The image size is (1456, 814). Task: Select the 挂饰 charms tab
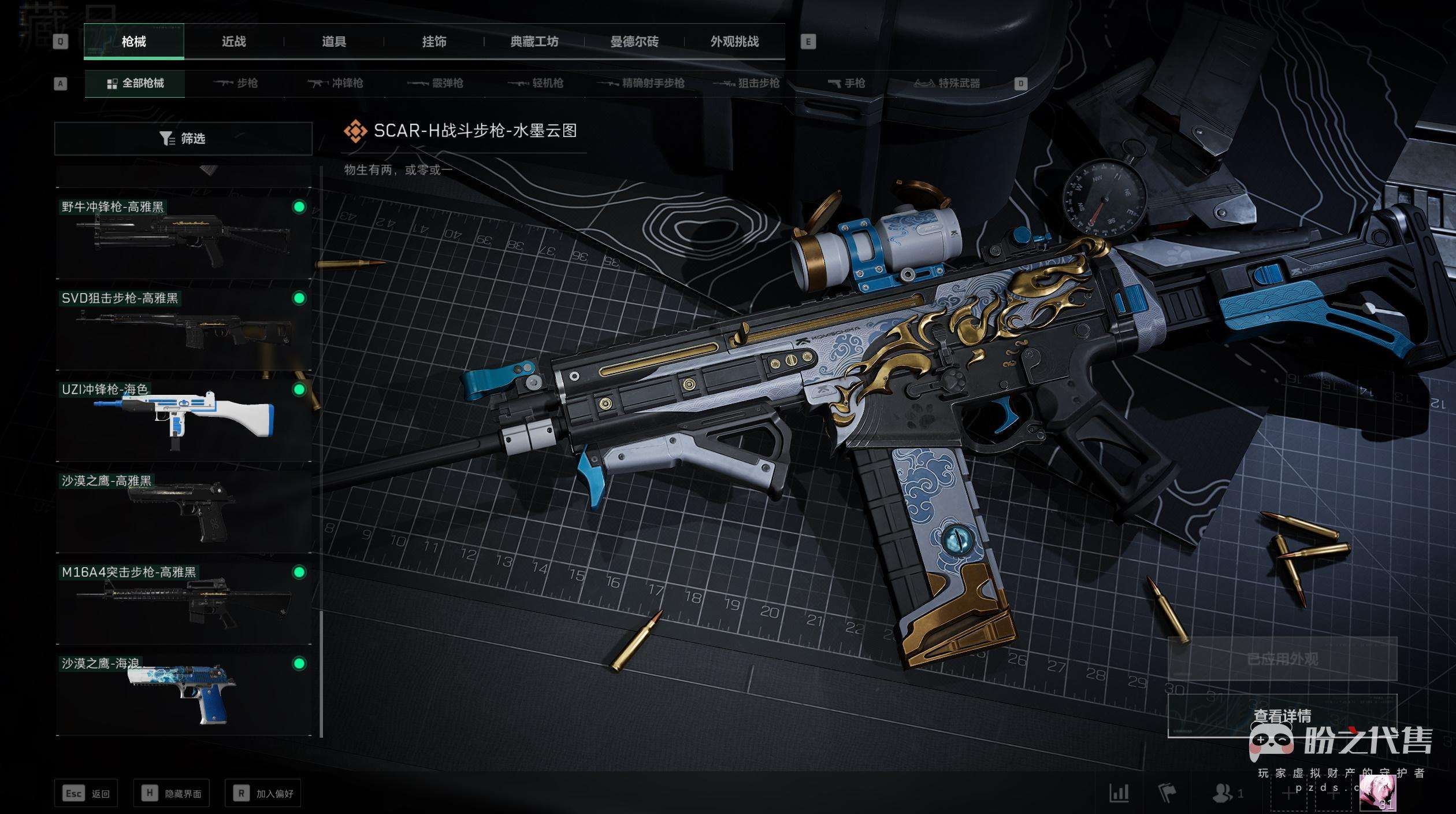tap(434, 42)
